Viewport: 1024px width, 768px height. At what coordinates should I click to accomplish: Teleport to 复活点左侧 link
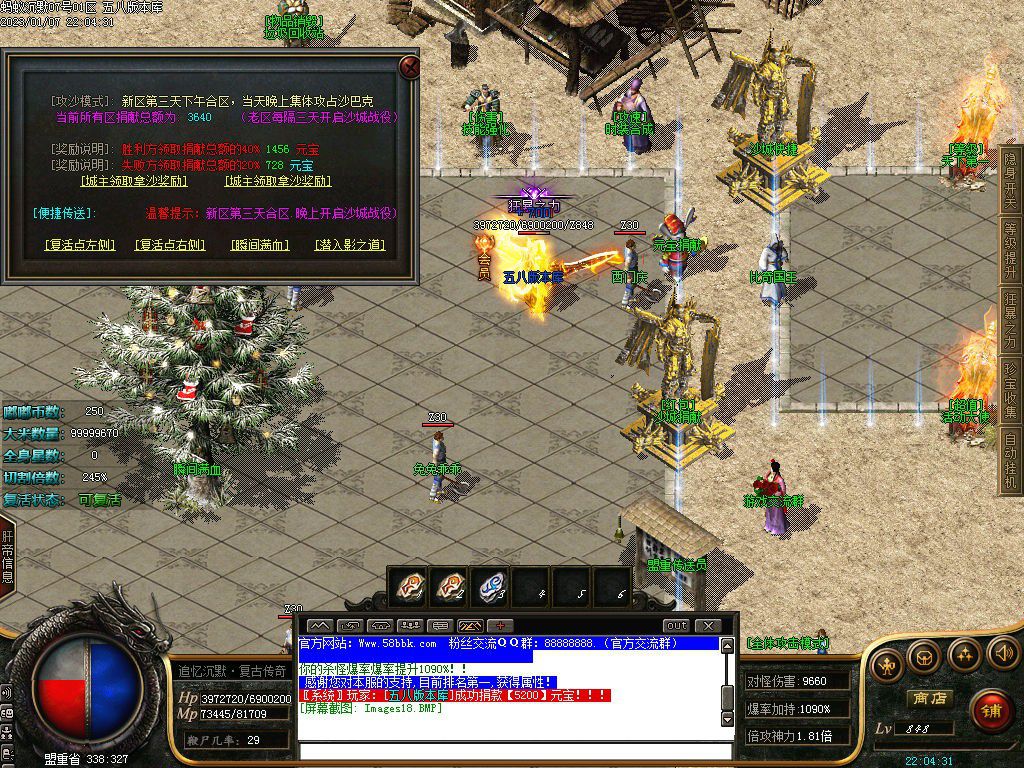pyautogui.click(x=79, y=244)
